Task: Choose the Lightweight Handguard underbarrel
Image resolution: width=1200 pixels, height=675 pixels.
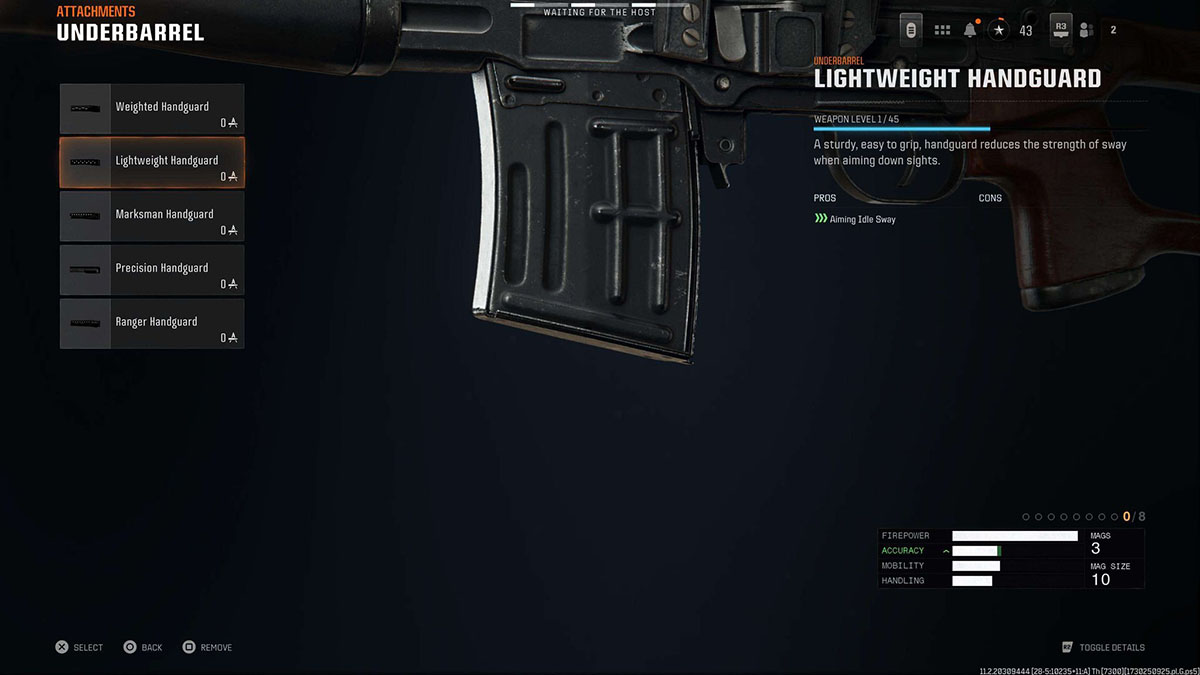Action: pyautogui.click(x=152, y=163)
